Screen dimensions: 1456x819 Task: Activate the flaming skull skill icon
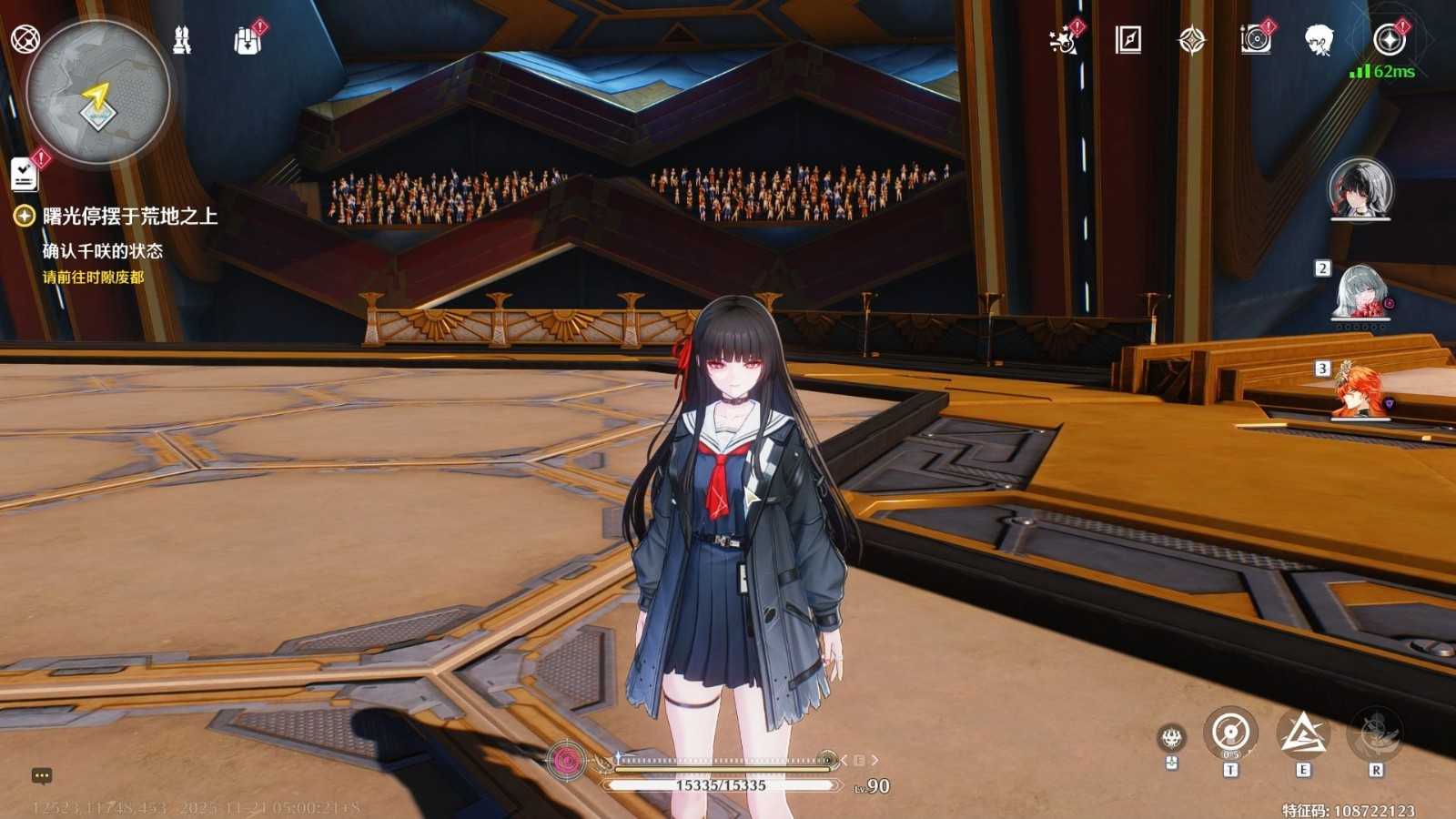tap(1171, 738)
